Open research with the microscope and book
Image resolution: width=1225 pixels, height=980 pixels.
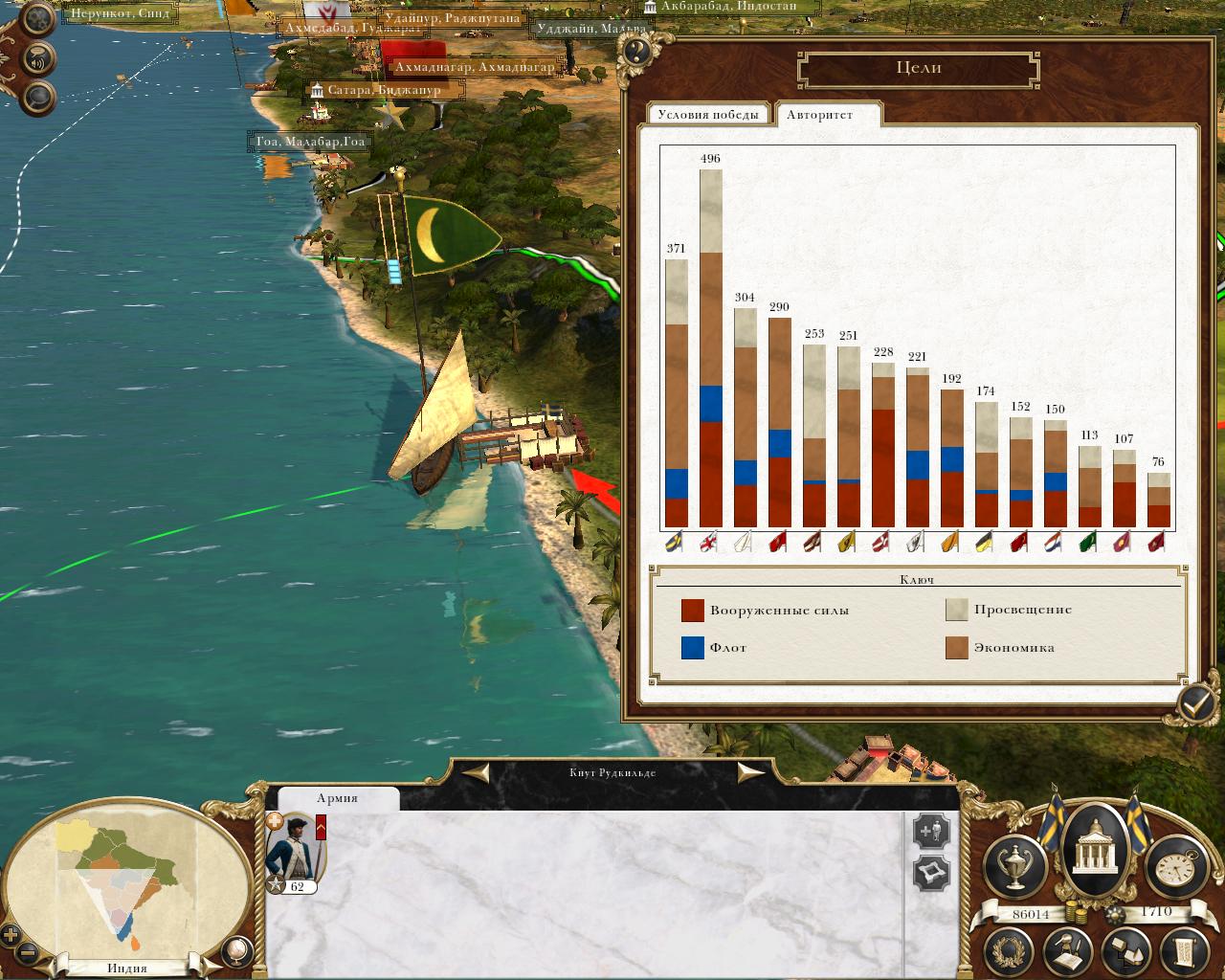point(1069,951)
